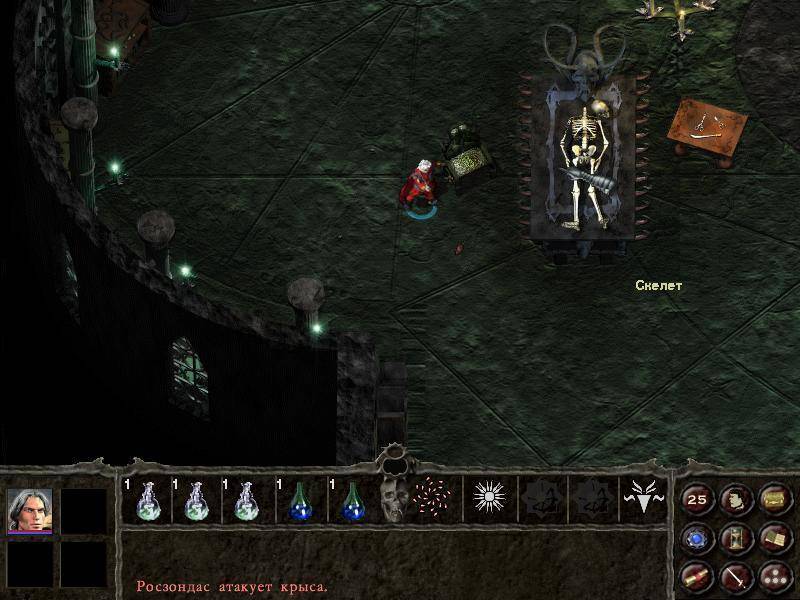Click the hourglass button

(735, 538)
